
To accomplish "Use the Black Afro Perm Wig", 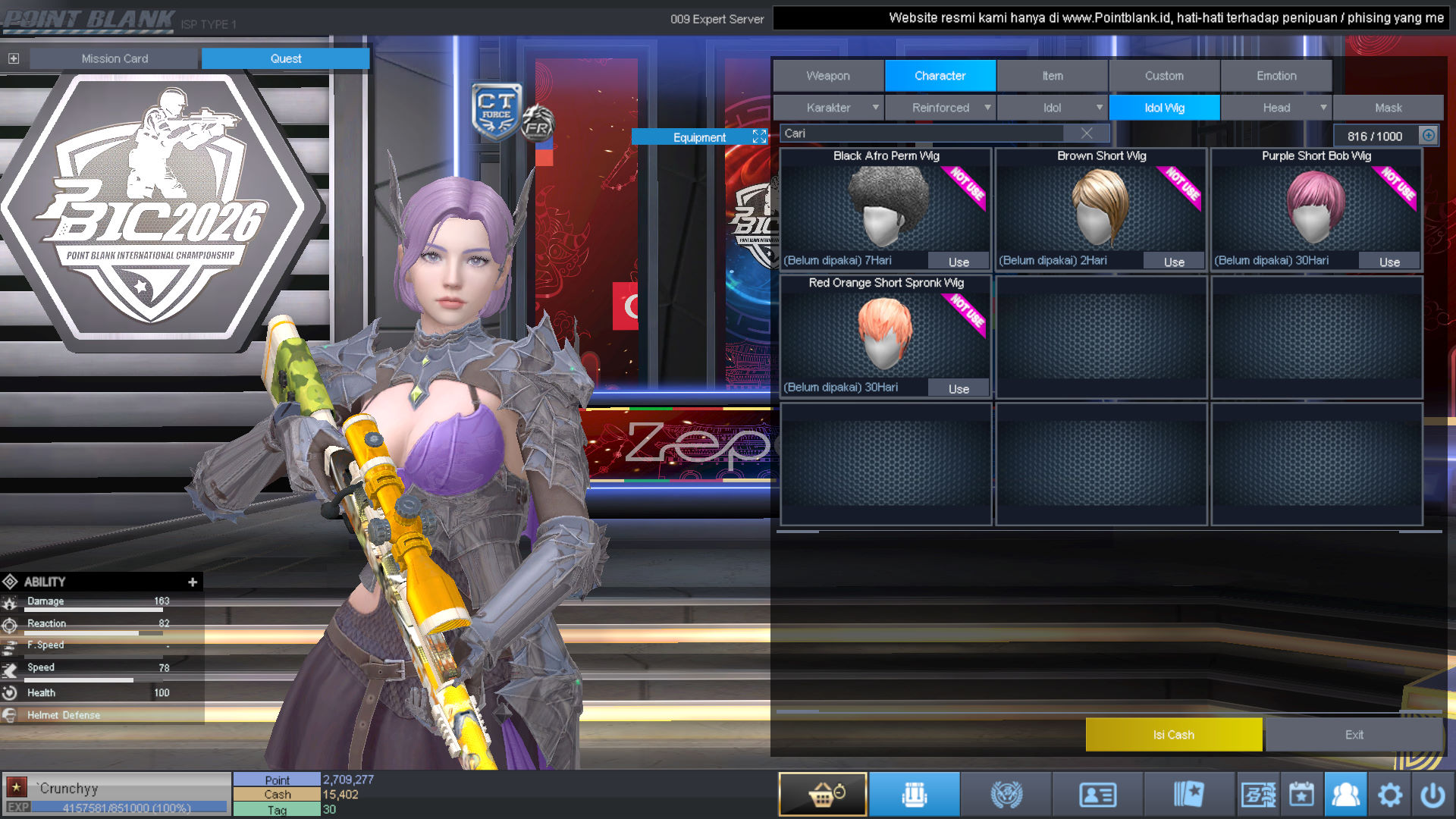I will [959, 262].
